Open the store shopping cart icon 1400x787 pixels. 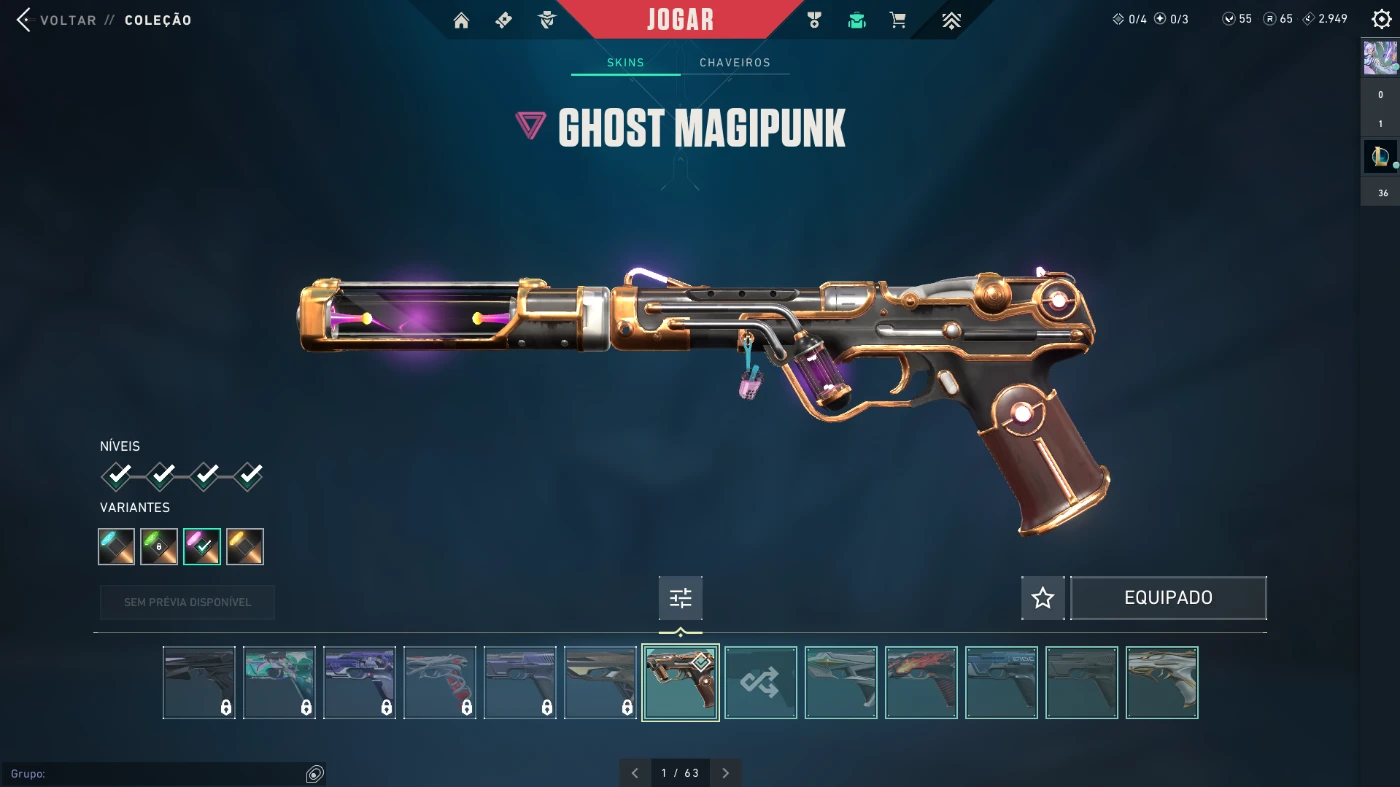898,20
